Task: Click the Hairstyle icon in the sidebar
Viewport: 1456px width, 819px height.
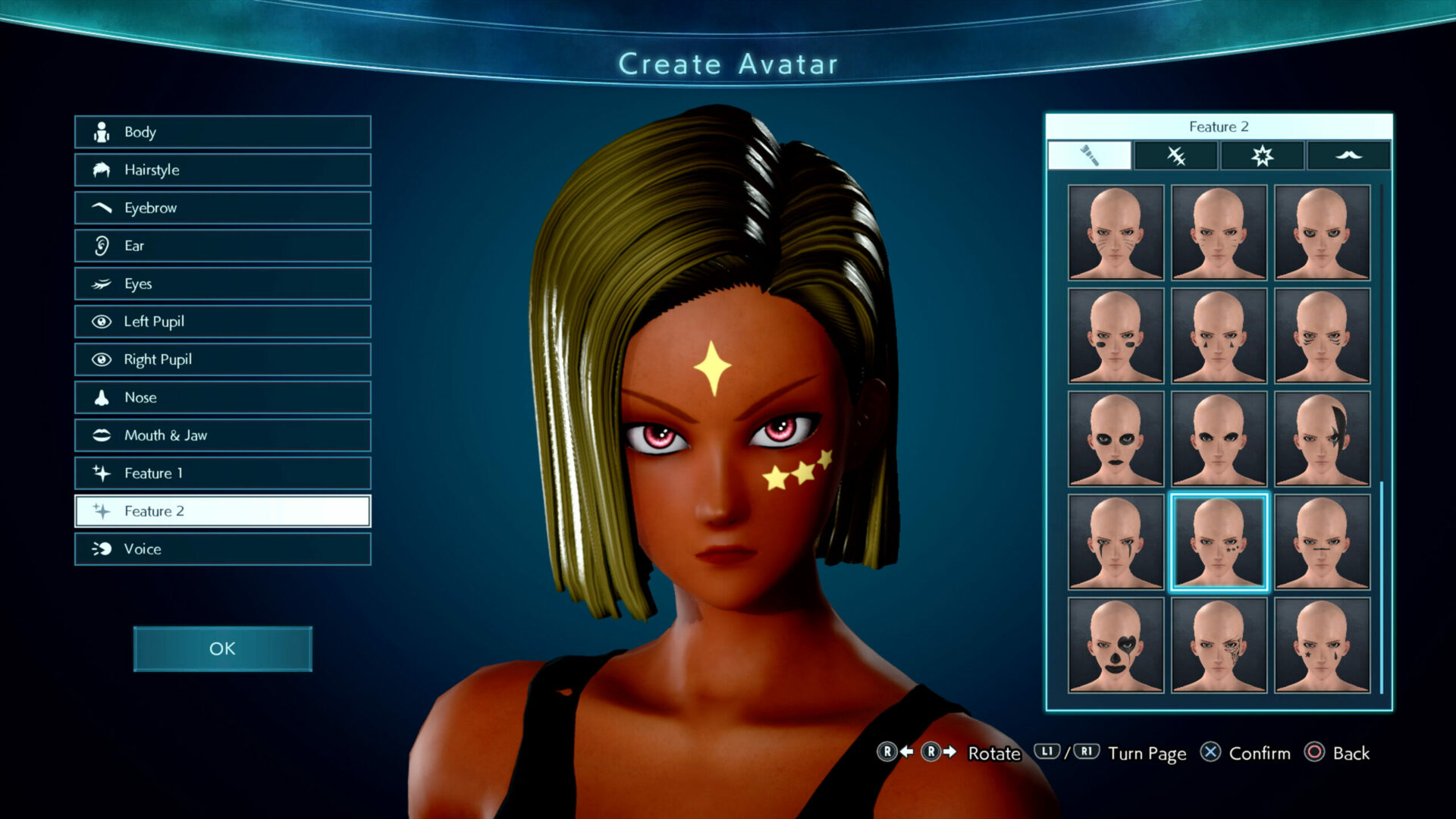Action: click(101, 170)
